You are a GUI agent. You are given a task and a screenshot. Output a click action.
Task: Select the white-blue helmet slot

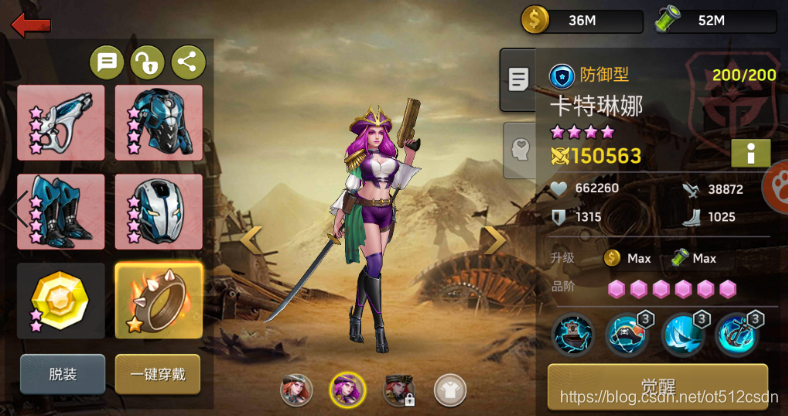point(159,211)
